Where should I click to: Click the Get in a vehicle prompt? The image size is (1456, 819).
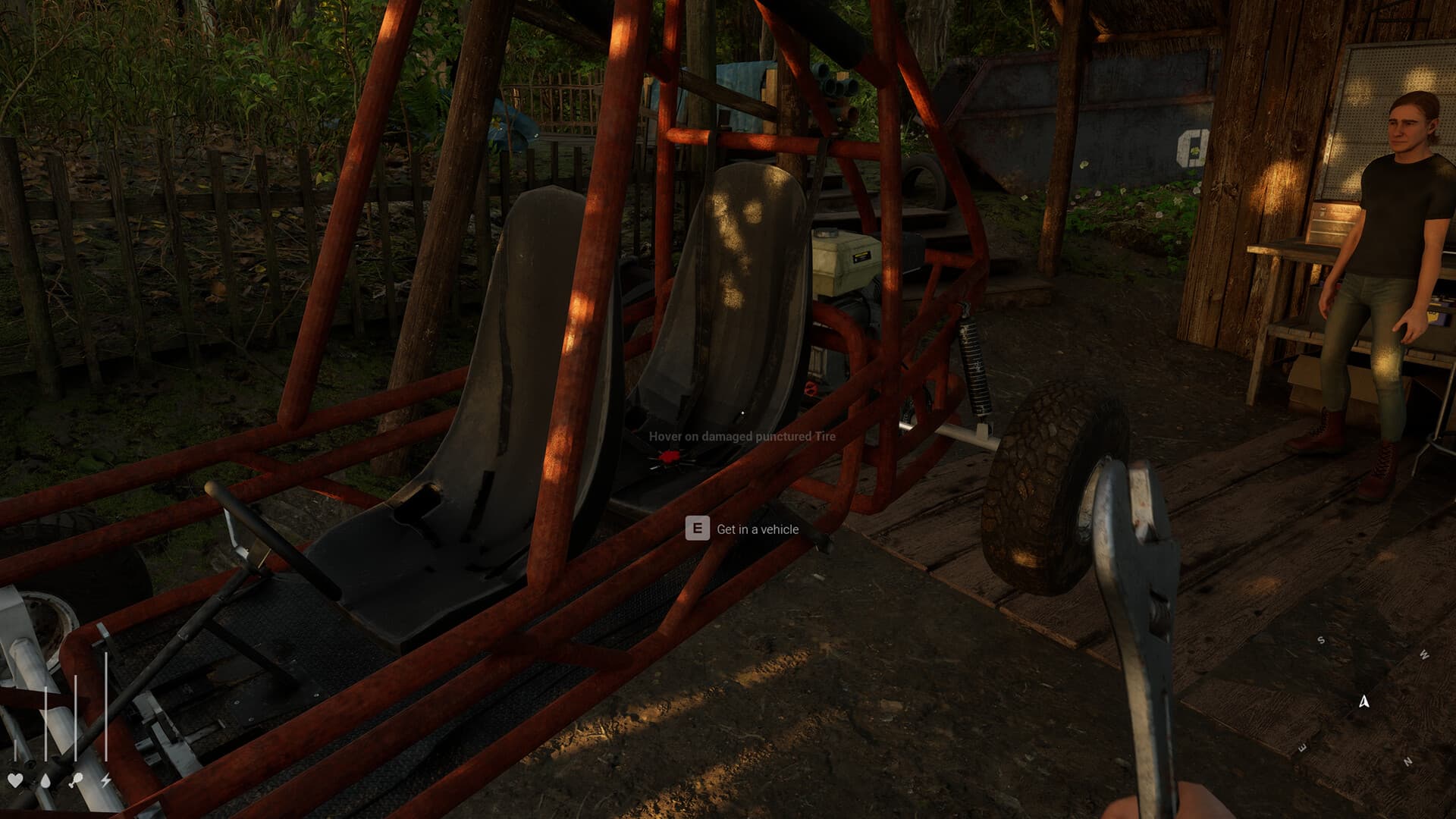pyautogui.click(x=758, y=529)
